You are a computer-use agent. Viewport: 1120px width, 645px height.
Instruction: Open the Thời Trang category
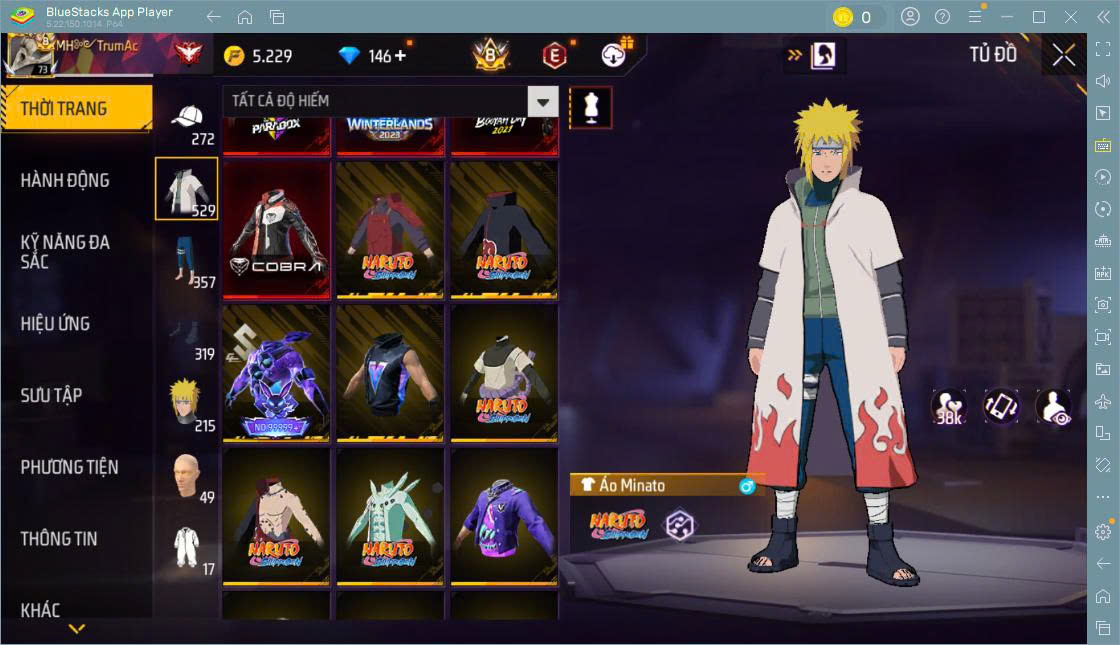75,109
